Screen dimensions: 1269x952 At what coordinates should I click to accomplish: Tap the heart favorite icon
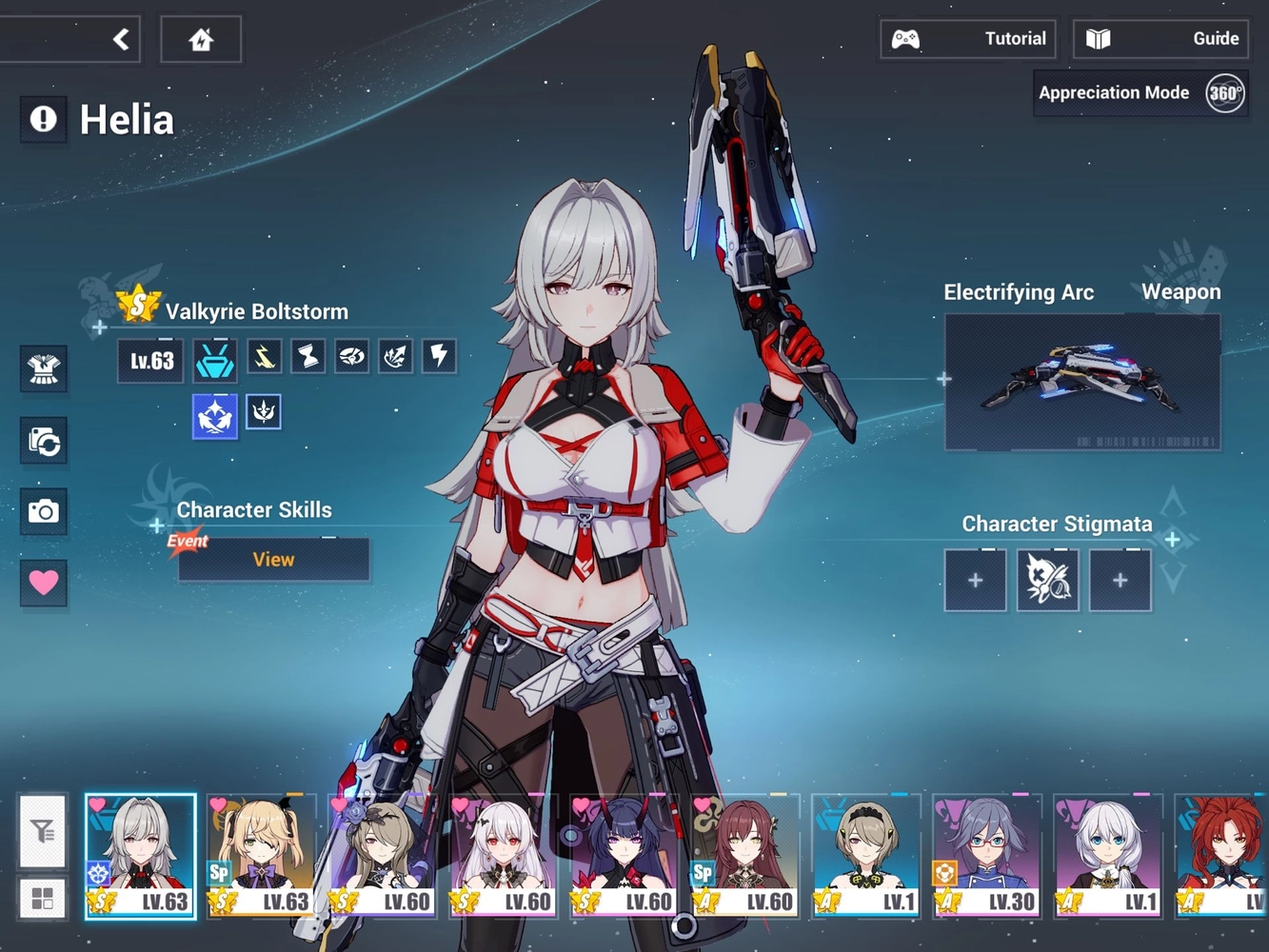(43, 582)
